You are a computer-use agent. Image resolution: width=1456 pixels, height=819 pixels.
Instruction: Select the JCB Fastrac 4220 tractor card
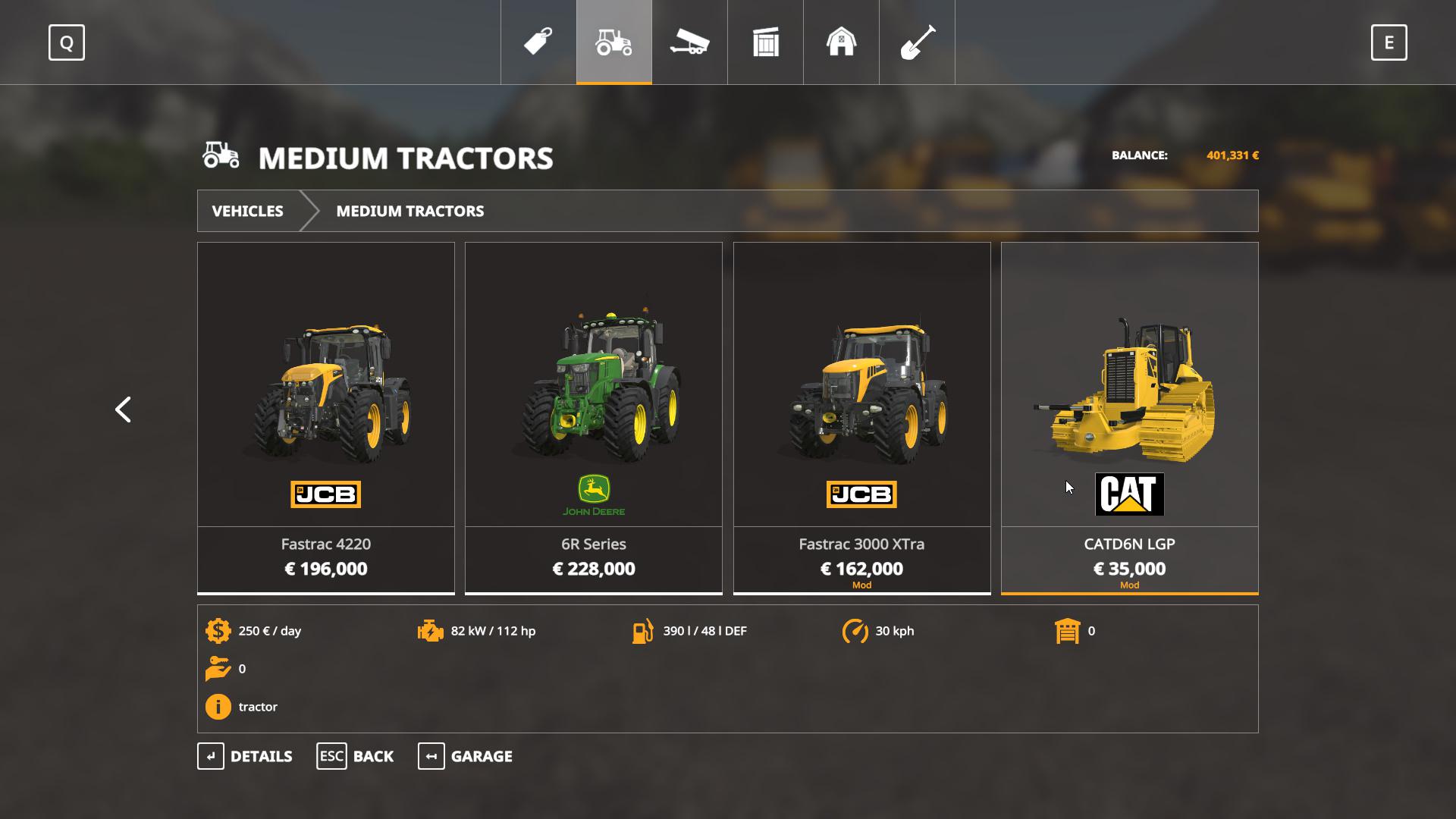pyautogui.click(x=326, y=417)
